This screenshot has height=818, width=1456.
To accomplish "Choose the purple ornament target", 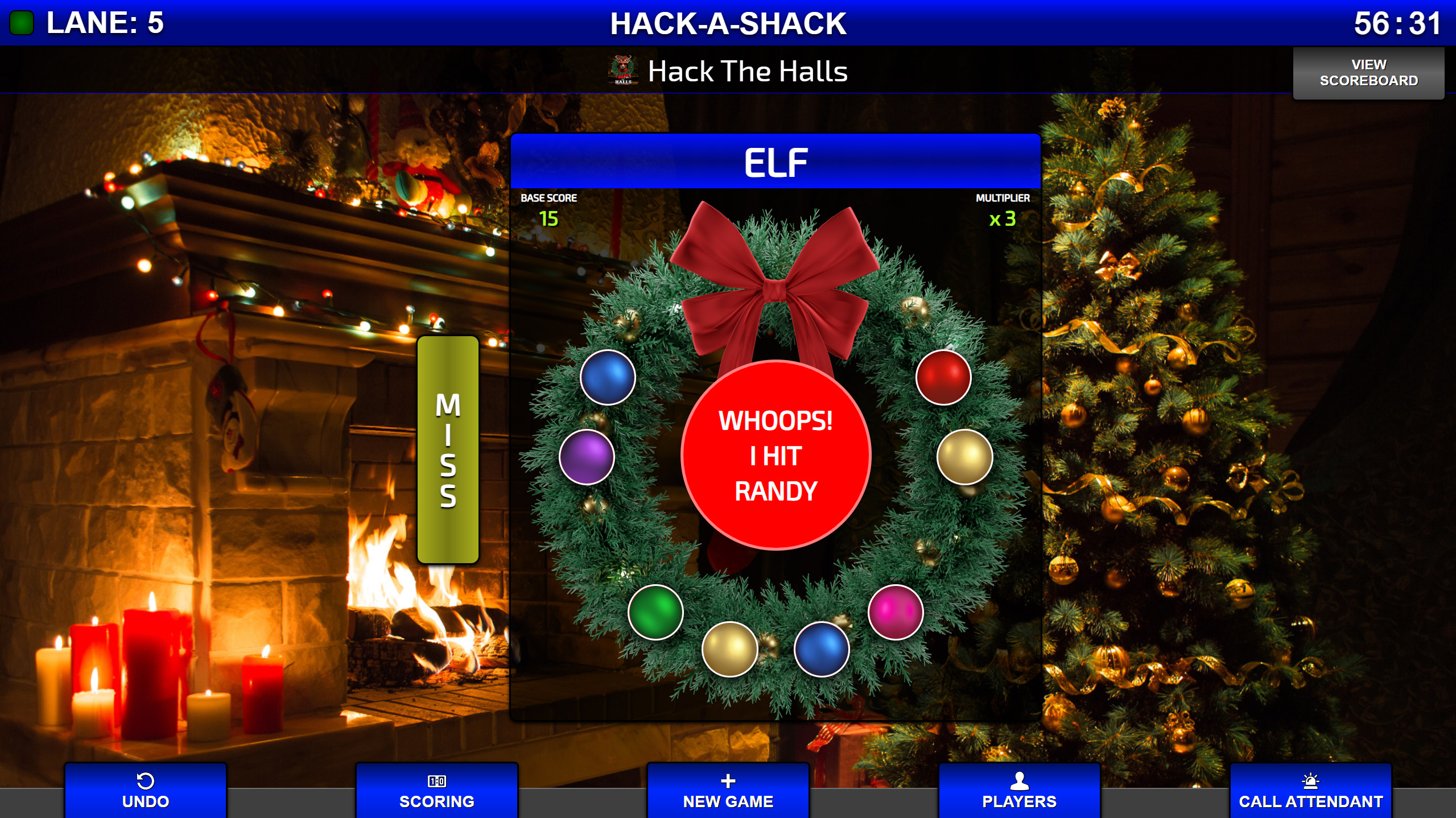I will point(587,457).
